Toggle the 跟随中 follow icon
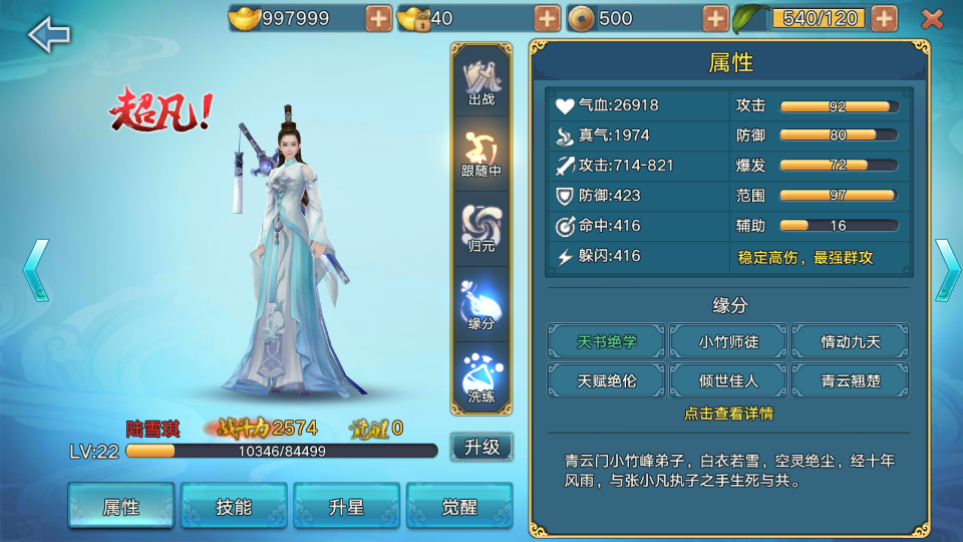The width and height of the screenshot is (963, 542). 481,155
